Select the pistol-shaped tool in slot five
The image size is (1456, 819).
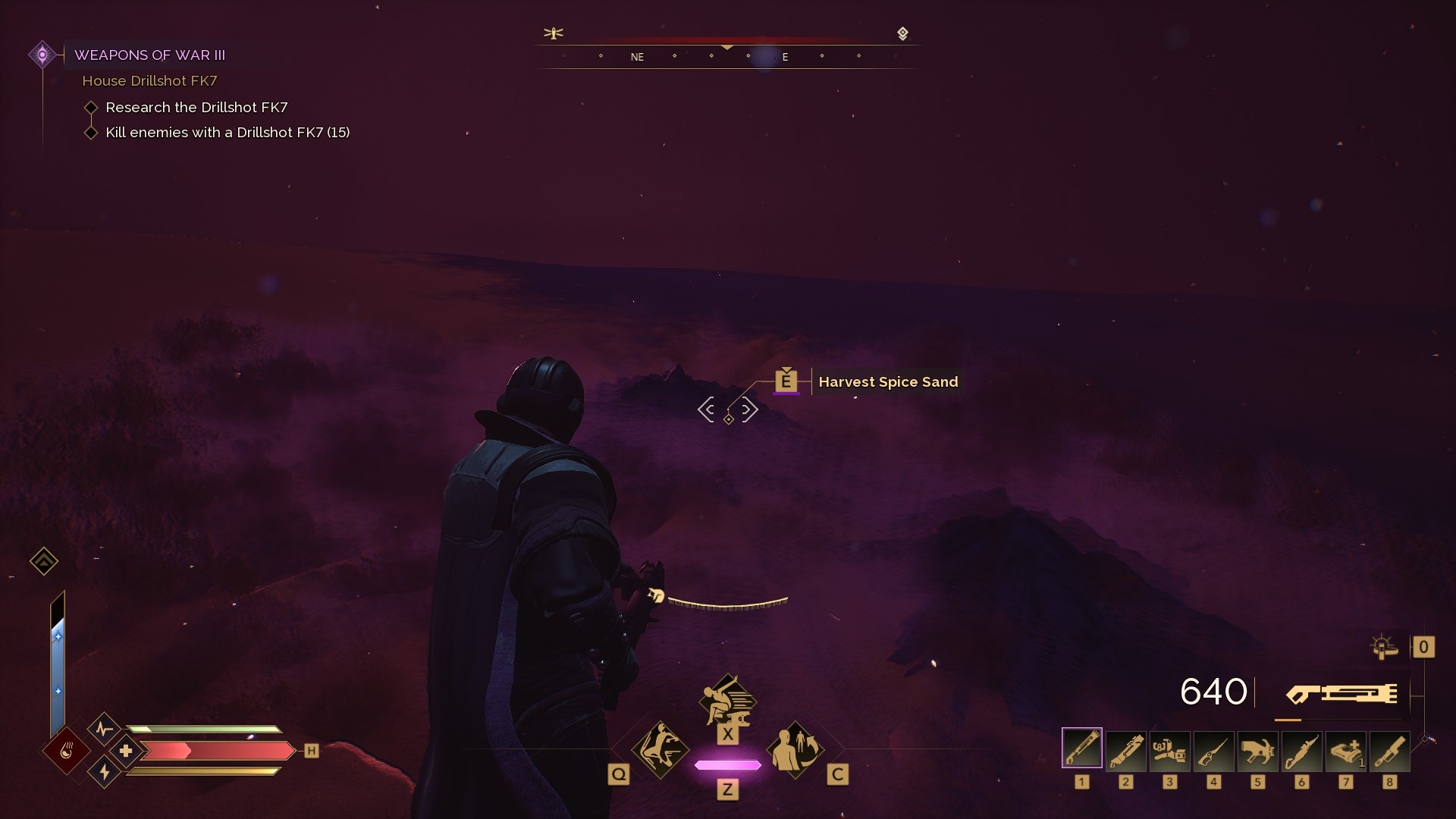point(1258,750)
